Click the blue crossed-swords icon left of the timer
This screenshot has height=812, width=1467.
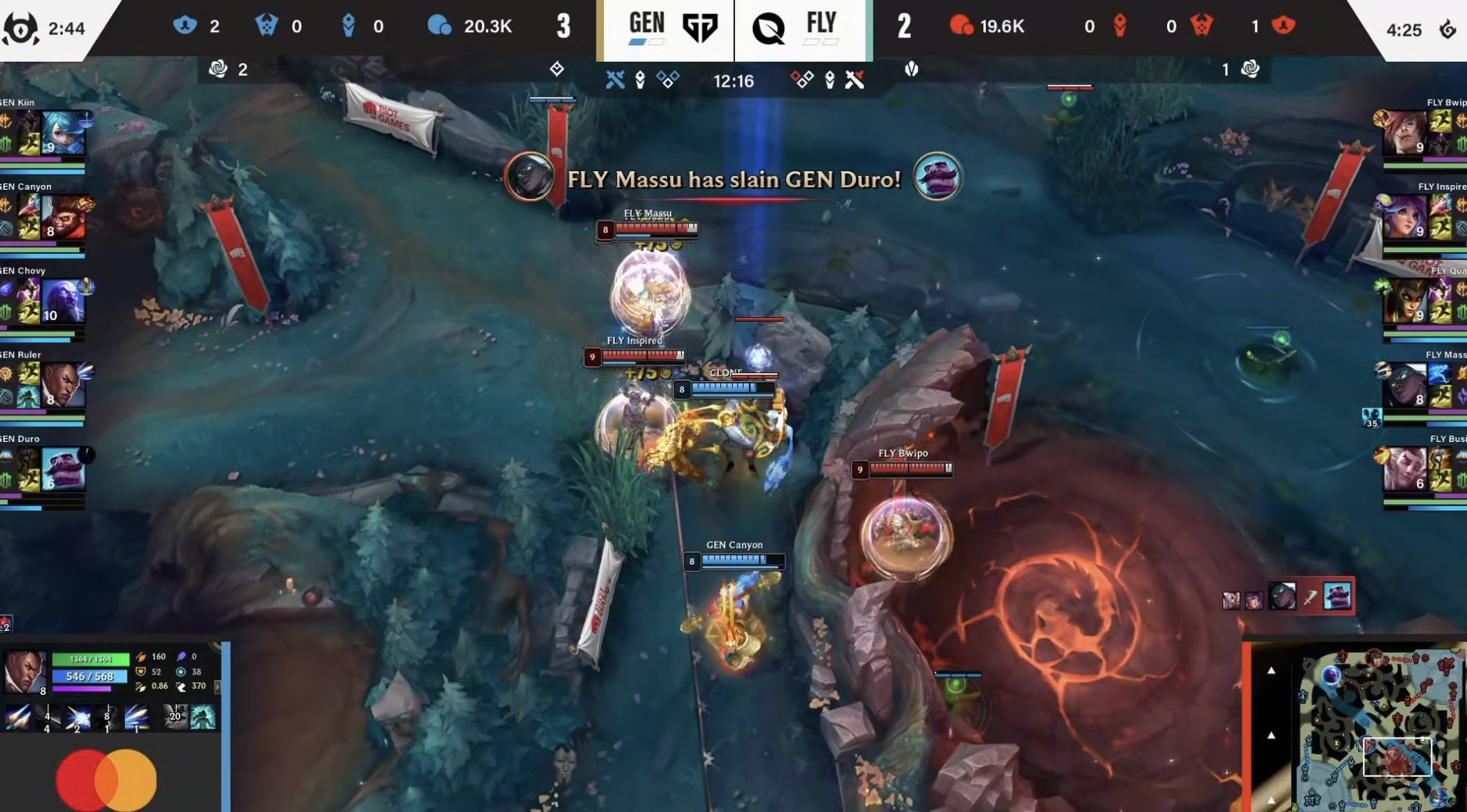pyautogui.click(x=616, y=80)
